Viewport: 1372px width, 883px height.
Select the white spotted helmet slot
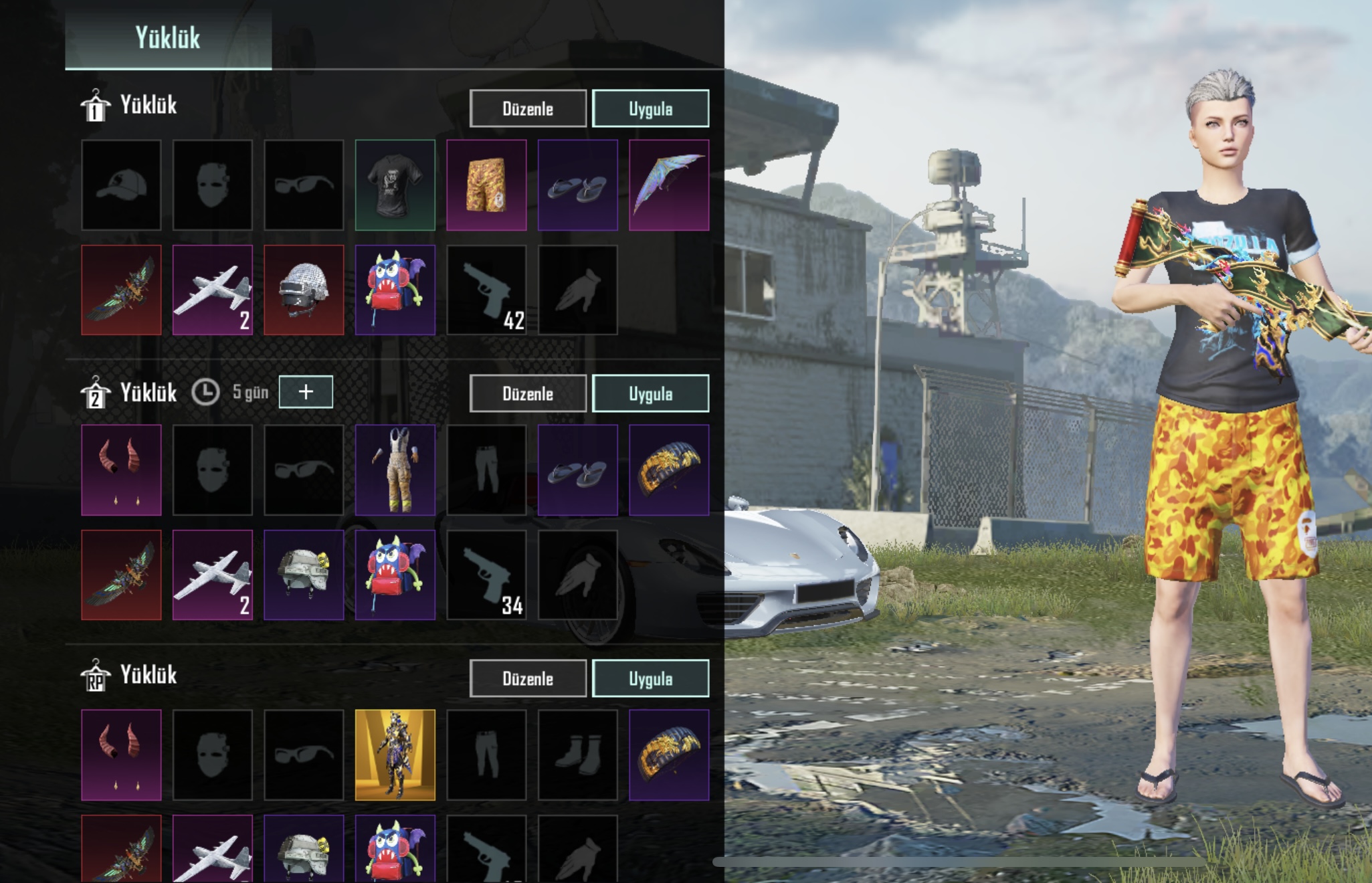[x=304, y=290]
